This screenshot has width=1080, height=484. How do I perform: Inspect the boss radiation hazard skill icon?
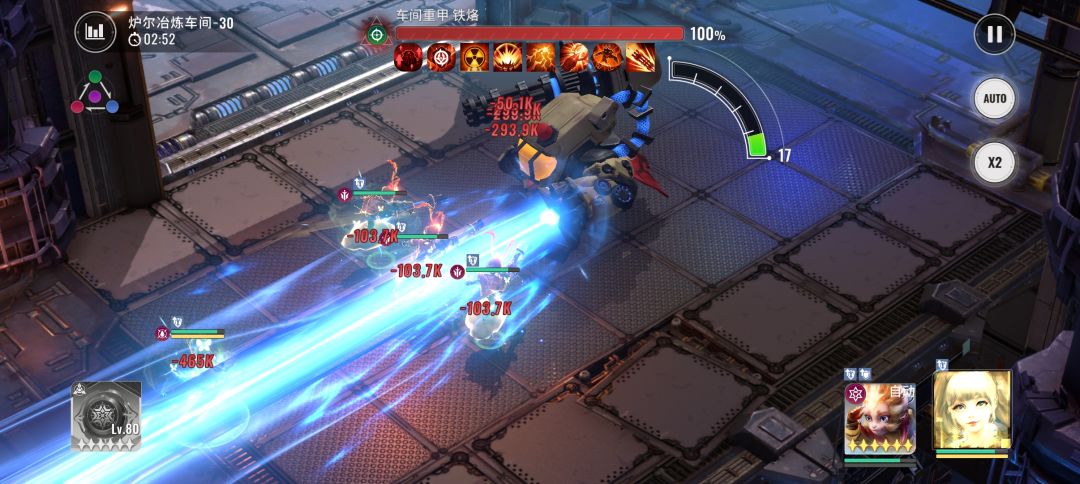475,57
